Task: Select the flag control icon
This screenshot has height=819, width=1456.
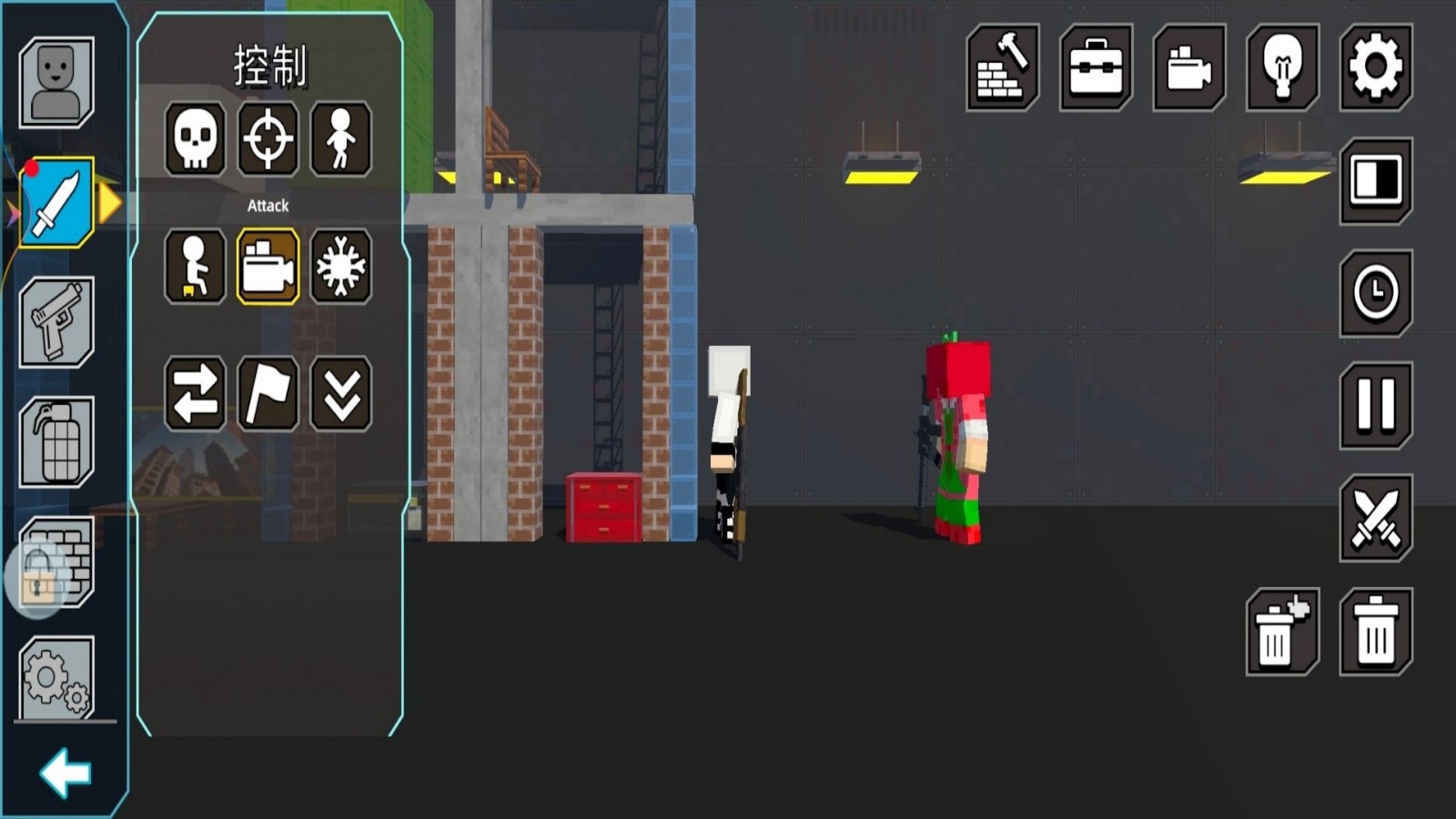Action: (x=268, y=394)
